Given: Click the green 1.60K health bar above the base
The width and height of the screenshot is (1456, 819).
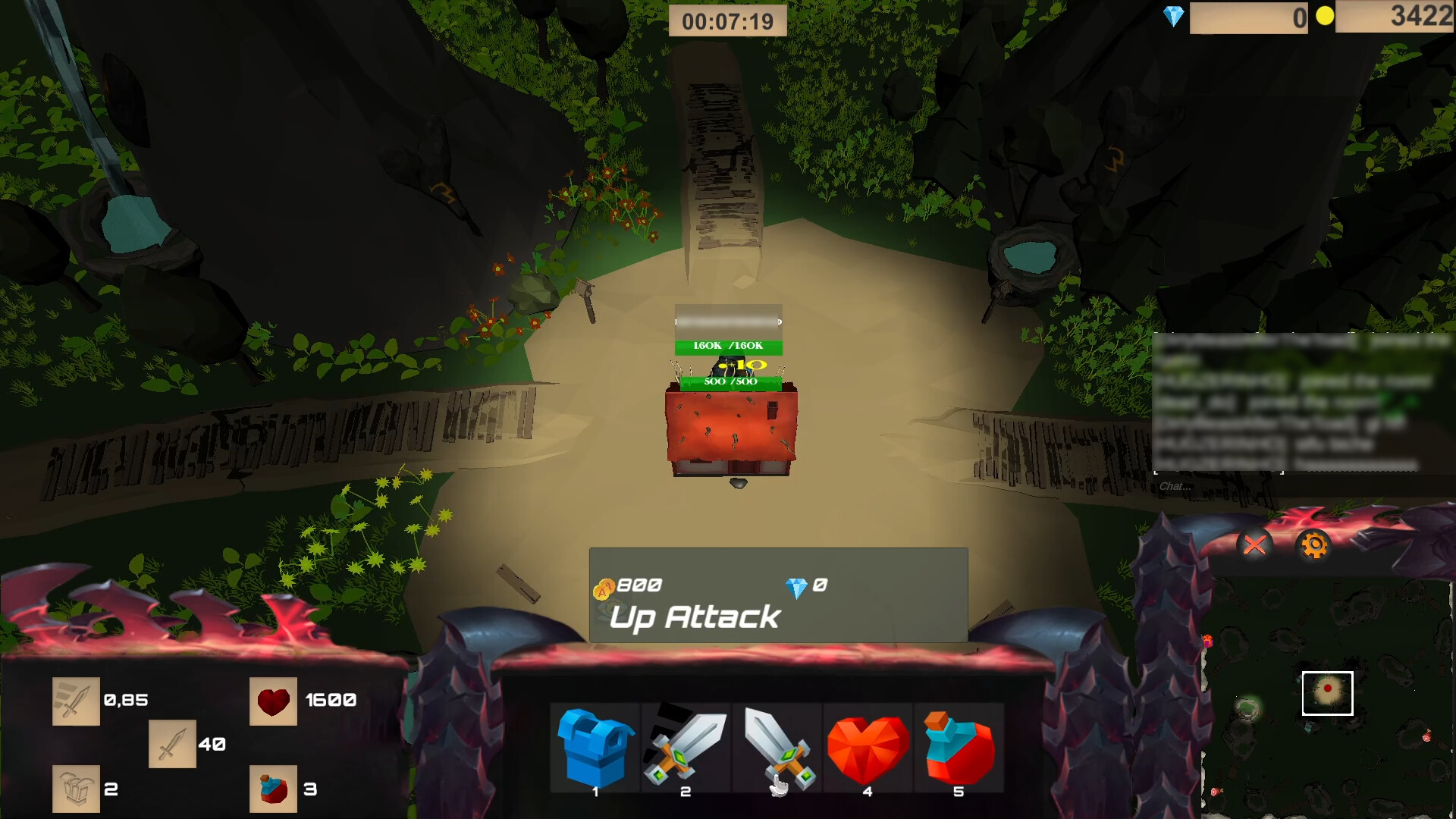Looking at the screenshot, I should pyautogui.click(x=726, y=346).
